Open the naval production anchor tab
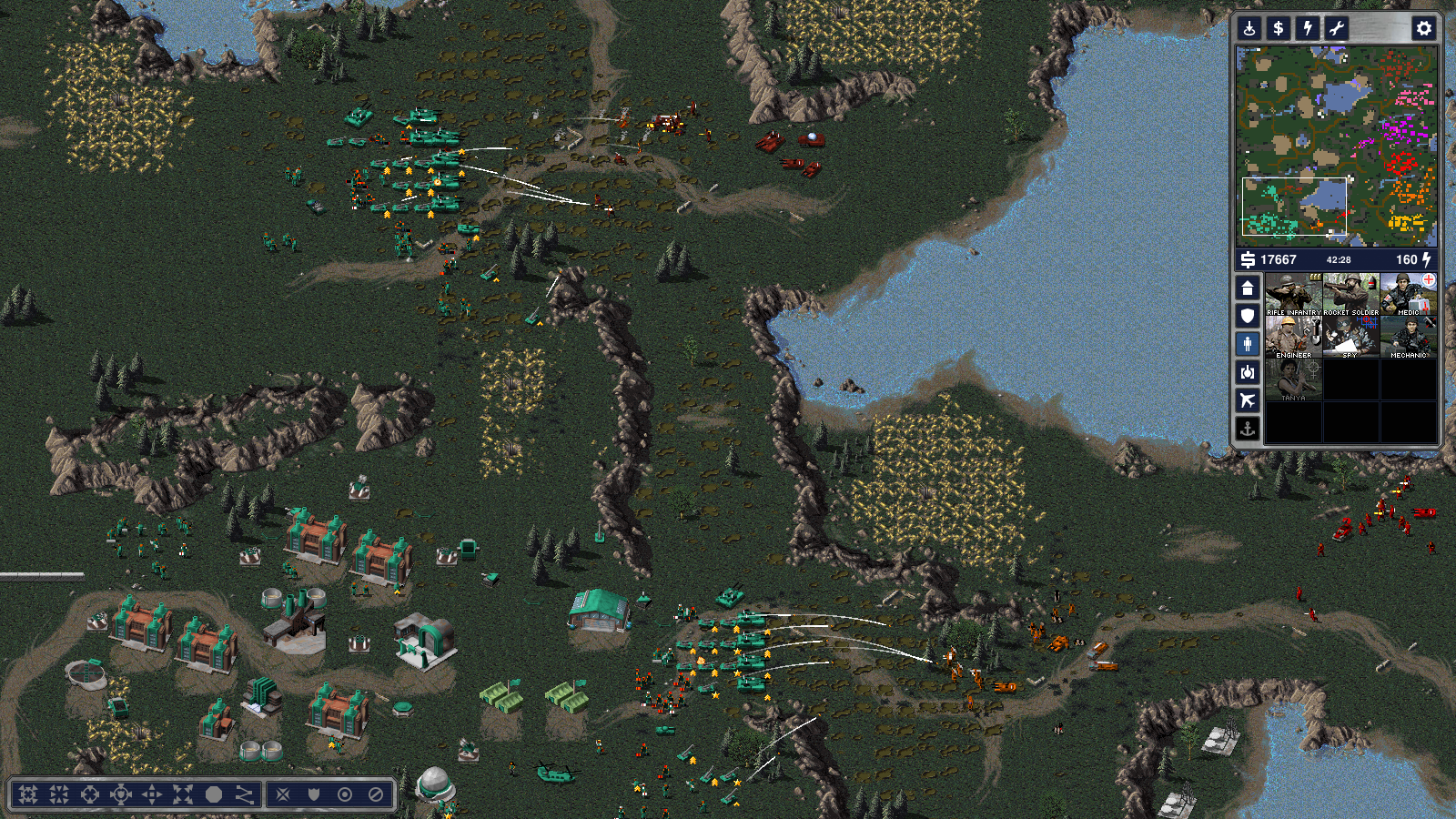 (1248, 429)
